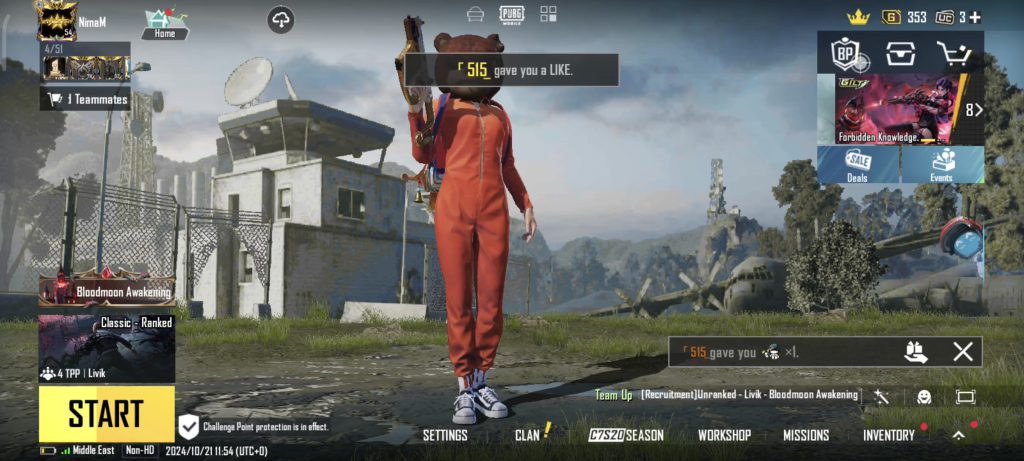Screen dimensions: 1024x461
Task: Open the Deals sale section
Action: (x=858, y=165)
